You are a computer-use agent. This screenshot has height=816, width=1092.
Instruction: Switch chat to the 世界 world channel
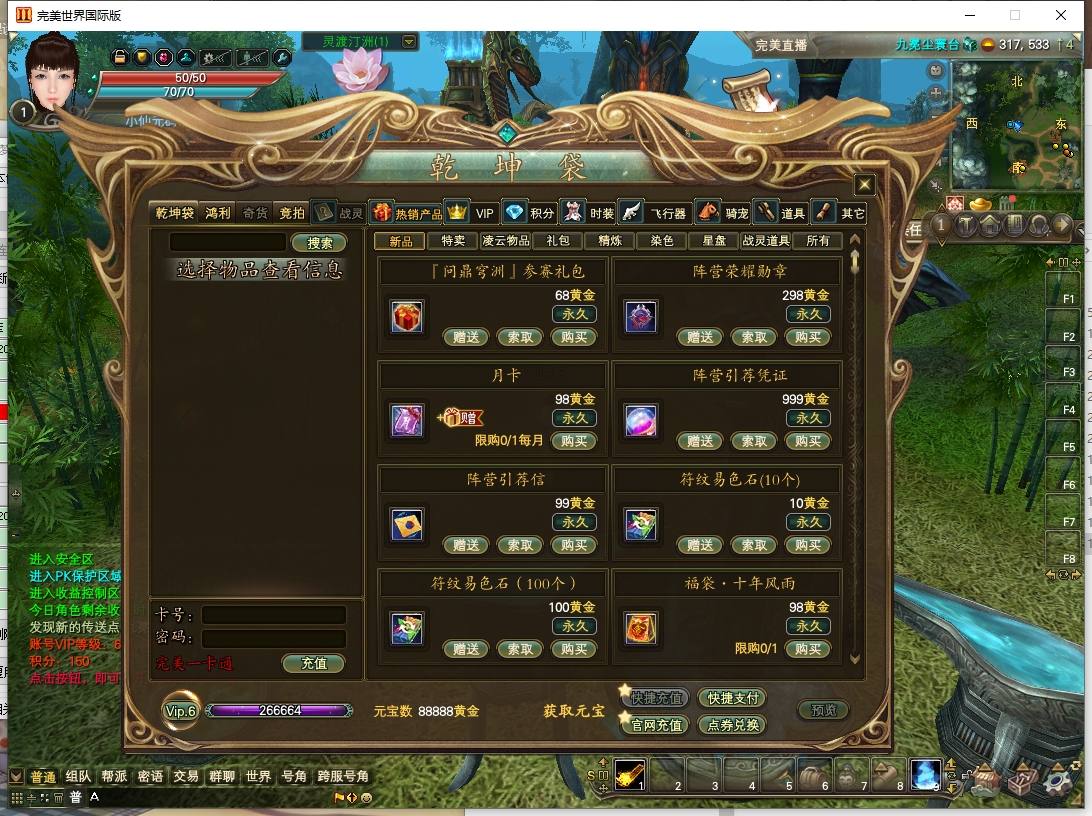pos(258,776)
